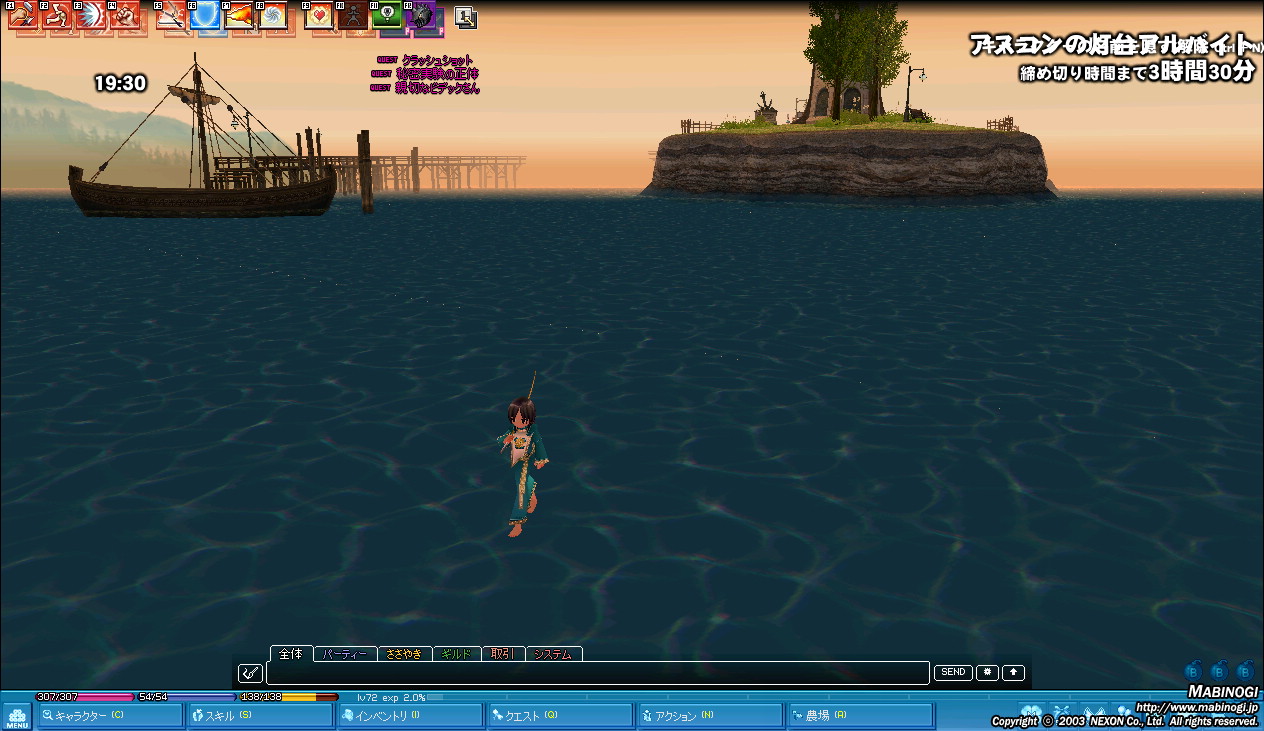
Task: Switch chat to the システム (System) tab
Action: 553,654
